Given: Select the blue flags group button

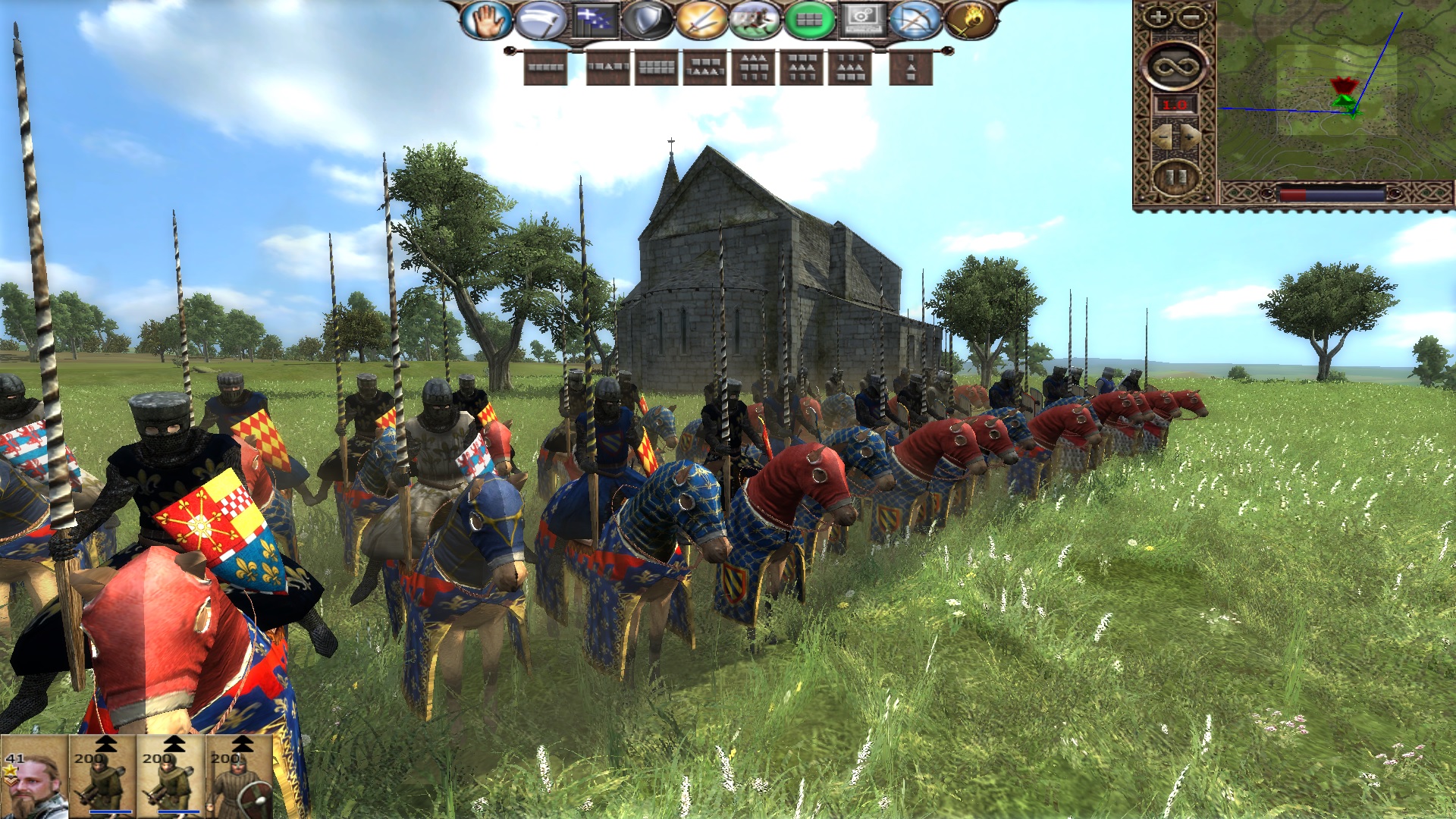Looking at the screenshot, I should pyautogui.click(x=594, y=20).
